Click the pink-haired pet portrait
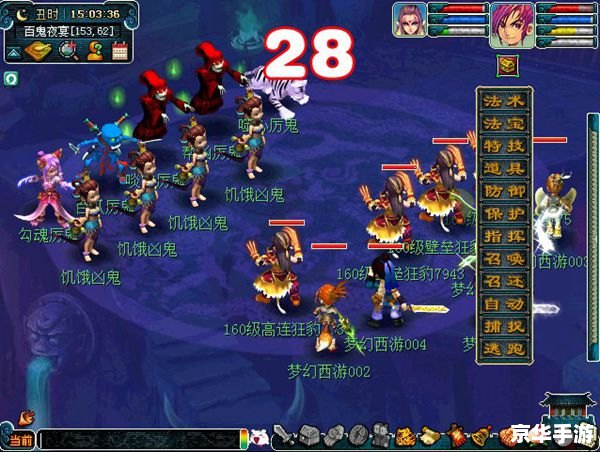600x452 pixels. pos(408,20)
